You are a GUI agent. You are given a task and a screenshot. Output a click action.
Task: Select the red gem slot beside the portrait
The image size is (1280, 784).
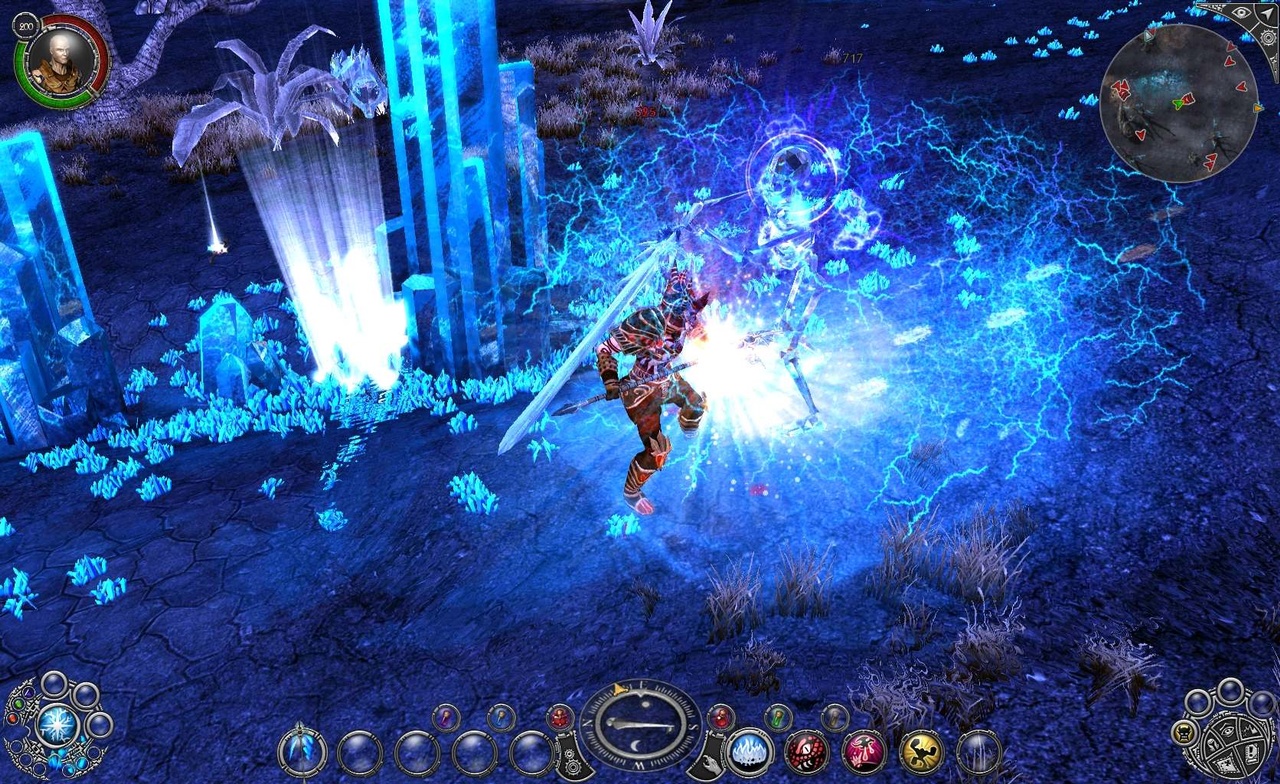click(x=13, y=719)
